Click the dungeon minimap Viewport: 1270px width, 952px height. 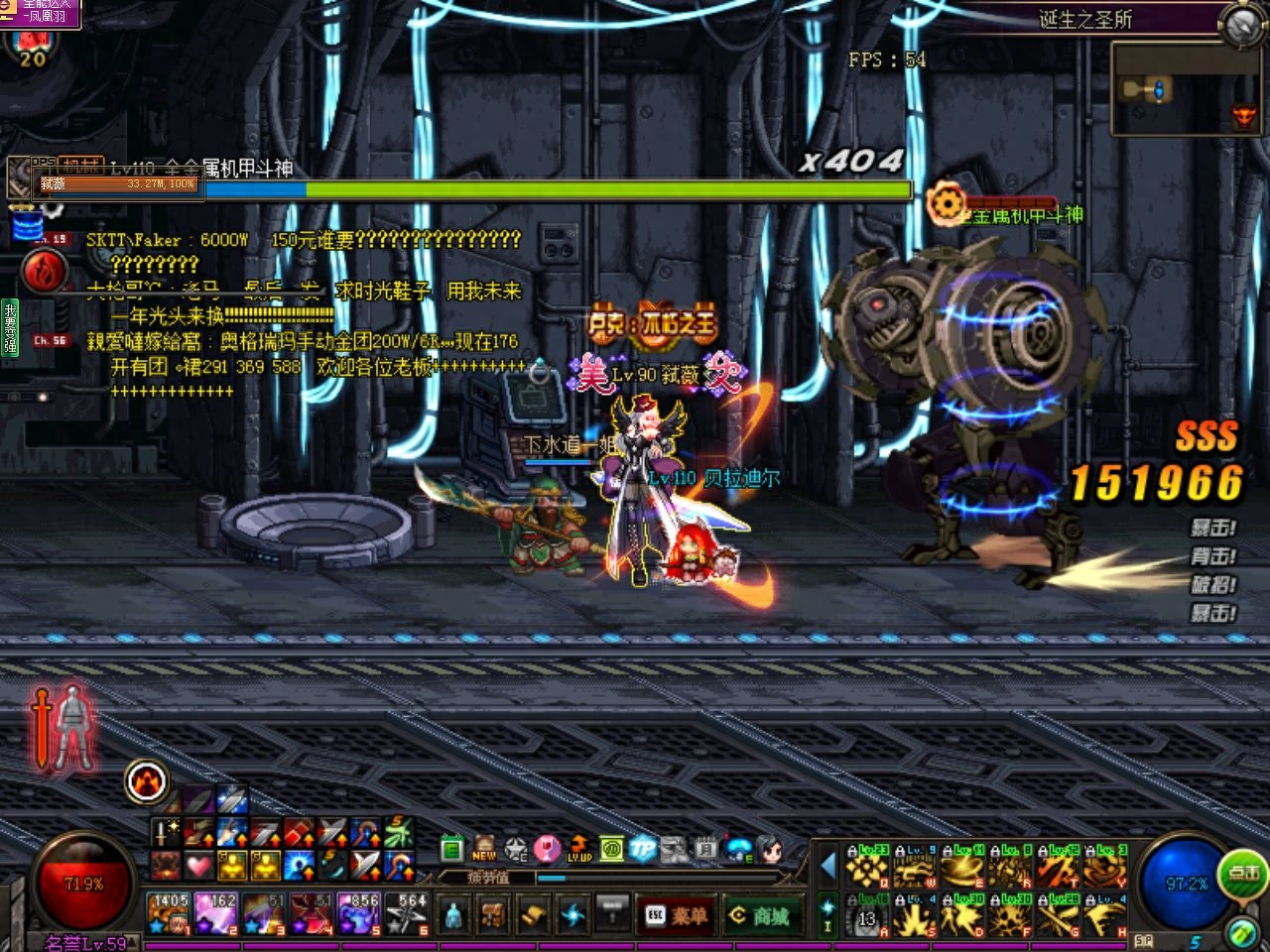pos(1186,89)
